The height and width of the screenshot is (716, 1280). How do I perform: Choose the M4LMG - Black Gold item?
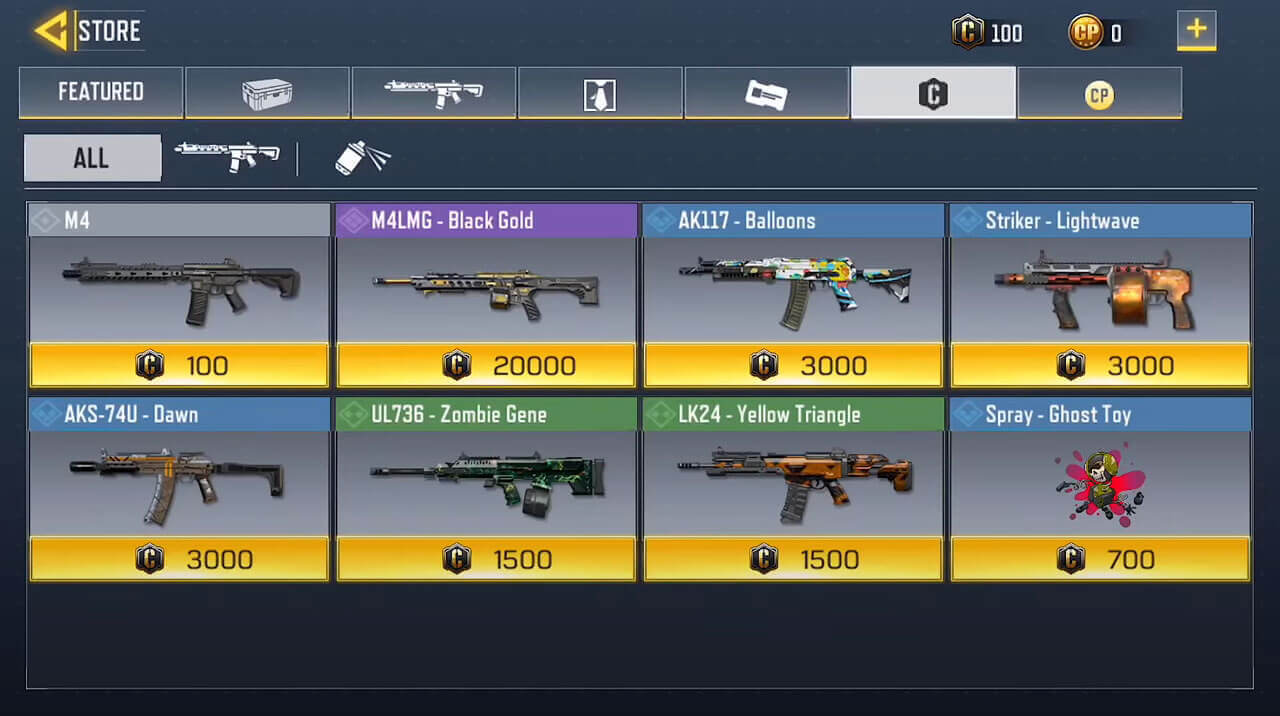[x=486, y=295]
